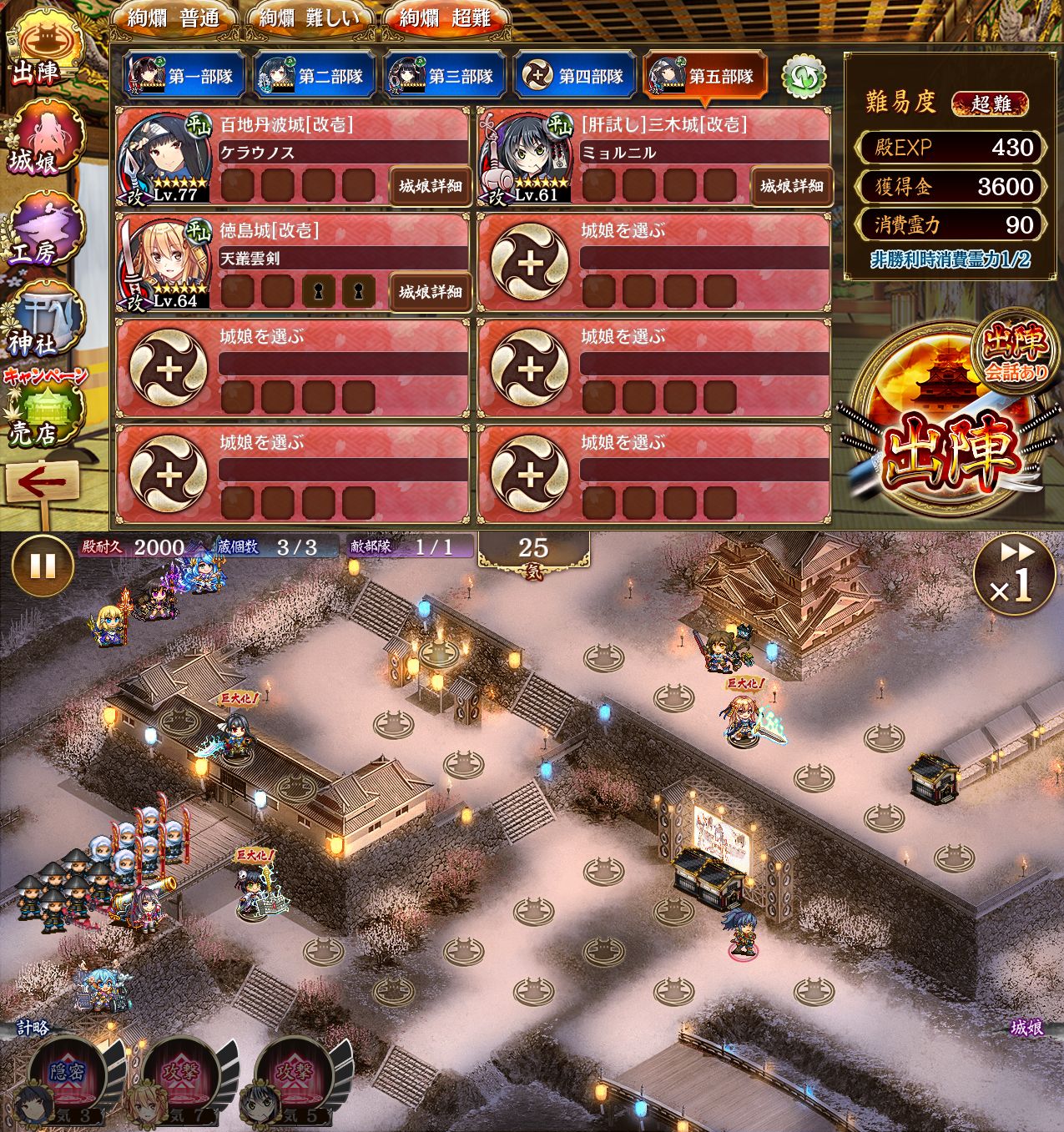
Task: Select the 絢爛 難しい difficulty tab
Action: pyautogui.click(x=310, y=18)
